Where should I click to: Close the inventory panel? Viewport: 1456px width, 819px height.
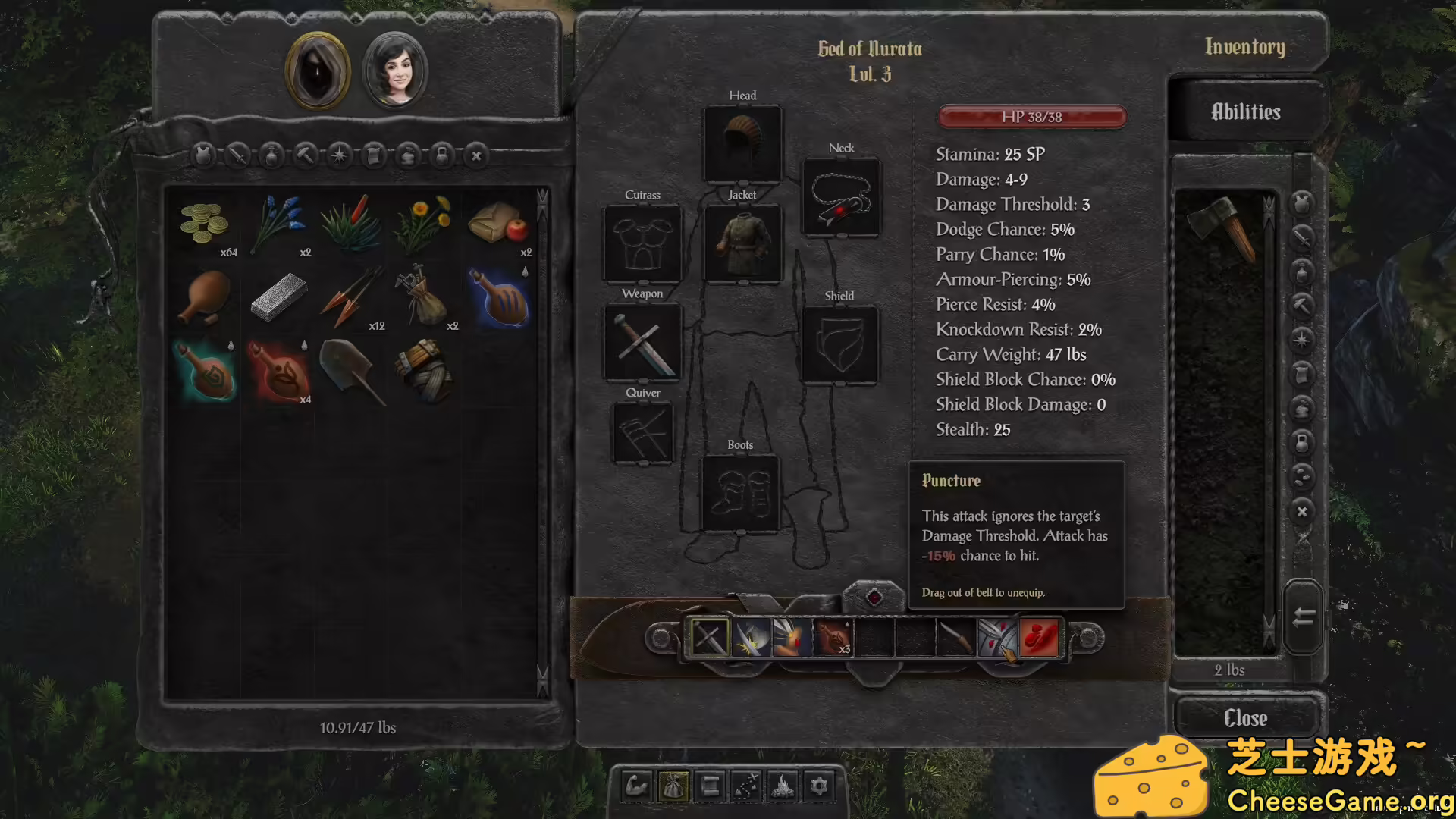(x=1245, y=717)
